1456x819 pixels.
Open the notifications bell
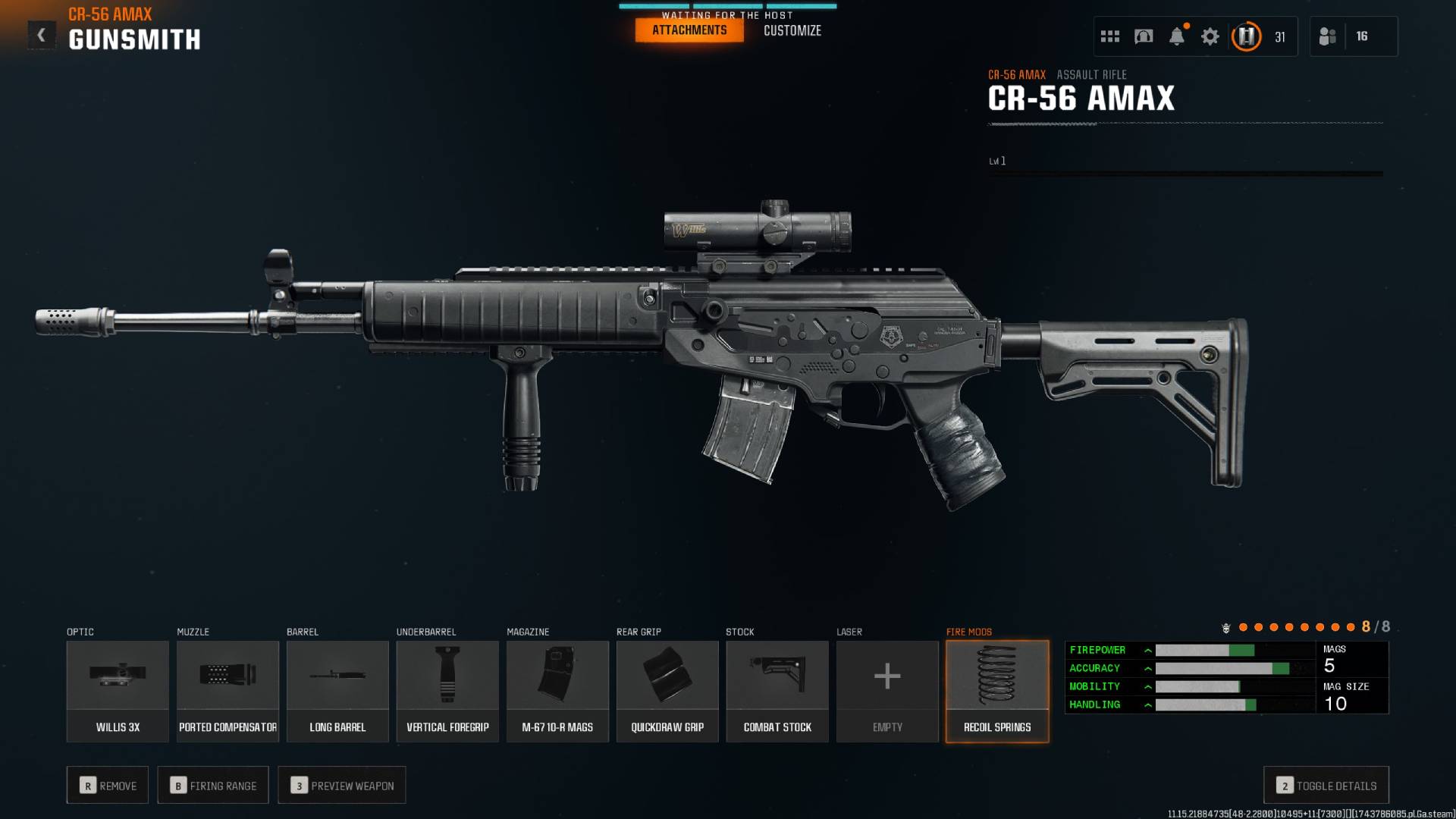pos(1178,36)
